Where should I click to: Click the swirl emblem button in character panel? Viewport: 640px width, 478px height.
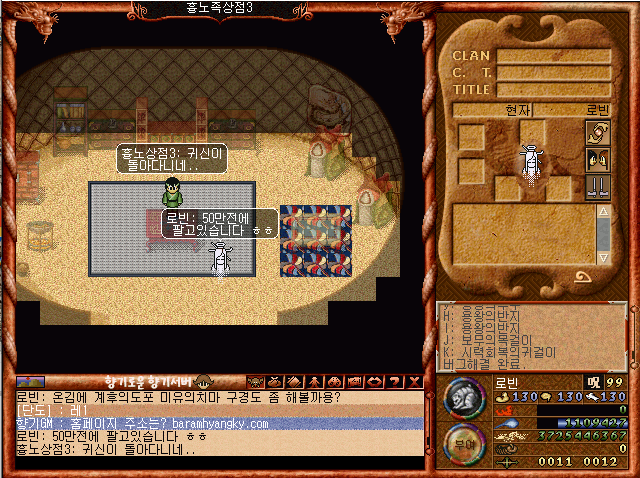(598, 132)
